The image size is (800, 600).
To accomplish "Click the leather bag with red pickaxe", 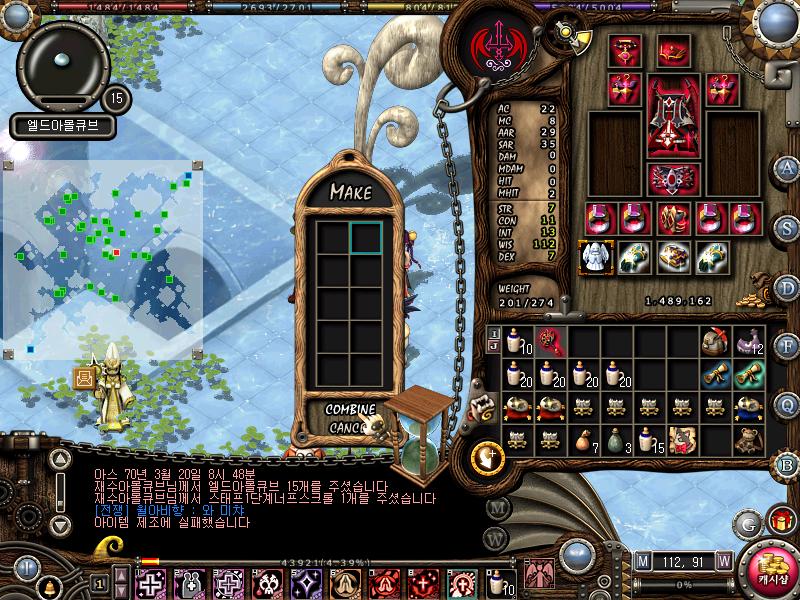I will pyautogui.click(x=715, y=342).
